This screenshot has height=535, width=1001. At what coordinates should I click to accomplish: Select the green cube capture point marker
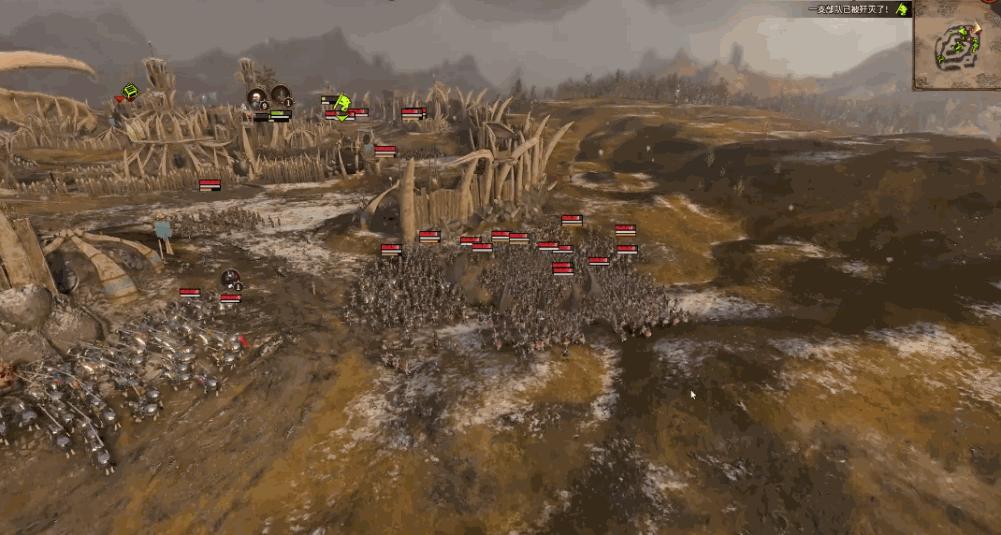coord(129,92)
